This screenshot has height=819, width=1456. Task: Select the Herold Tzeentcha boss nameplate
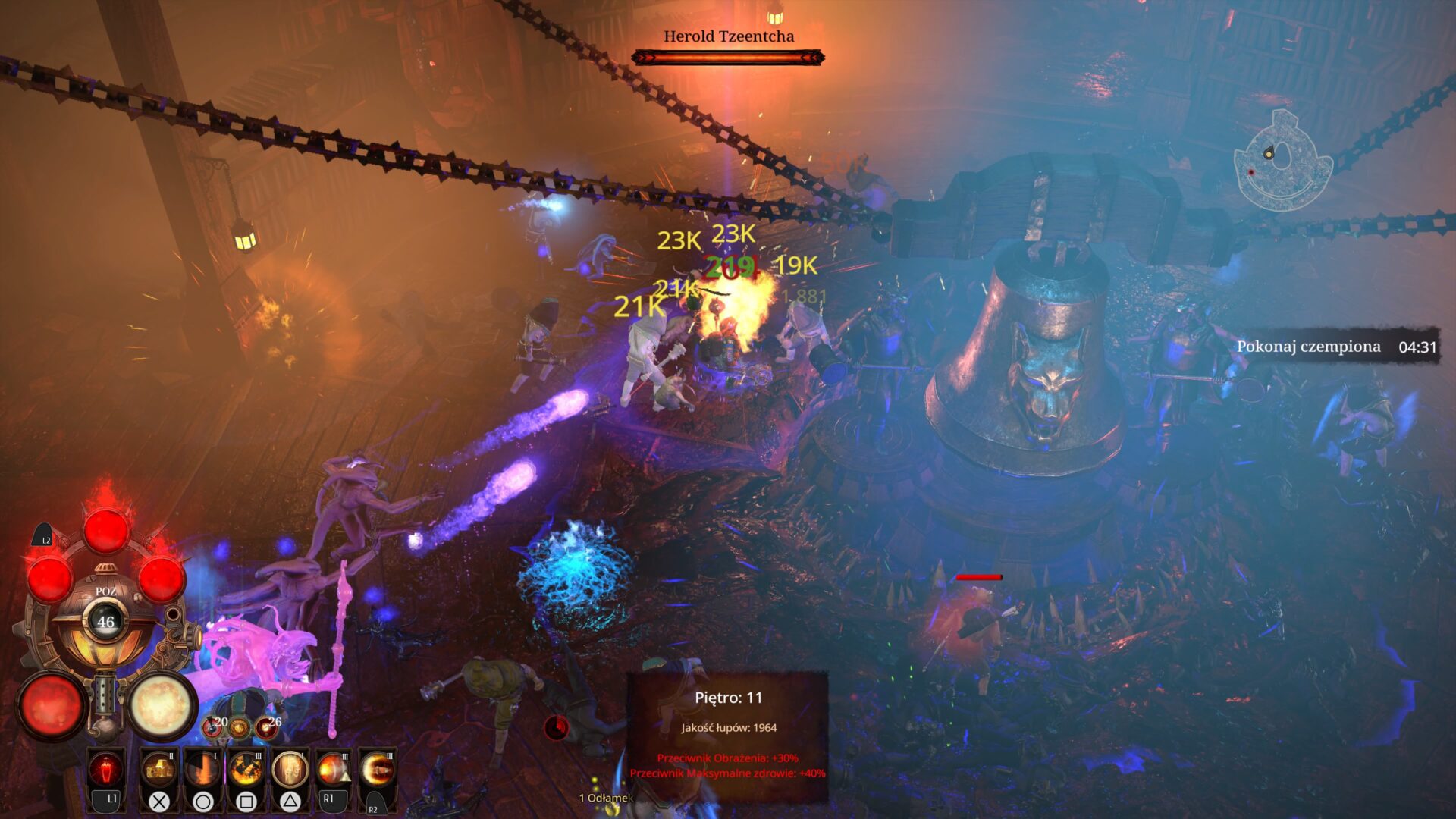(x=728, y=36)
